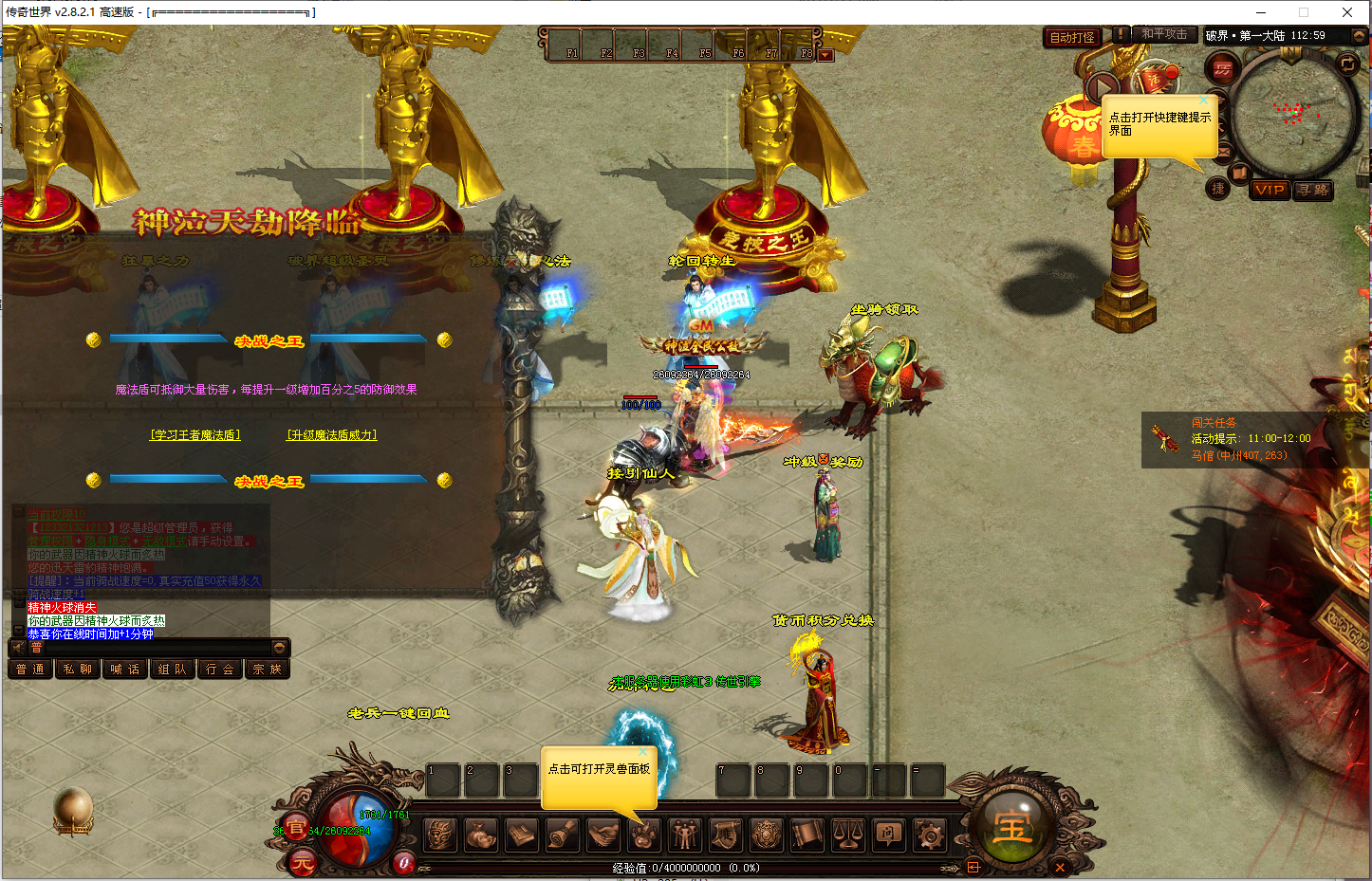Close the shortcut-key hint tooltip
The width and height of the screenshot is (1372, 881).
1204,100
